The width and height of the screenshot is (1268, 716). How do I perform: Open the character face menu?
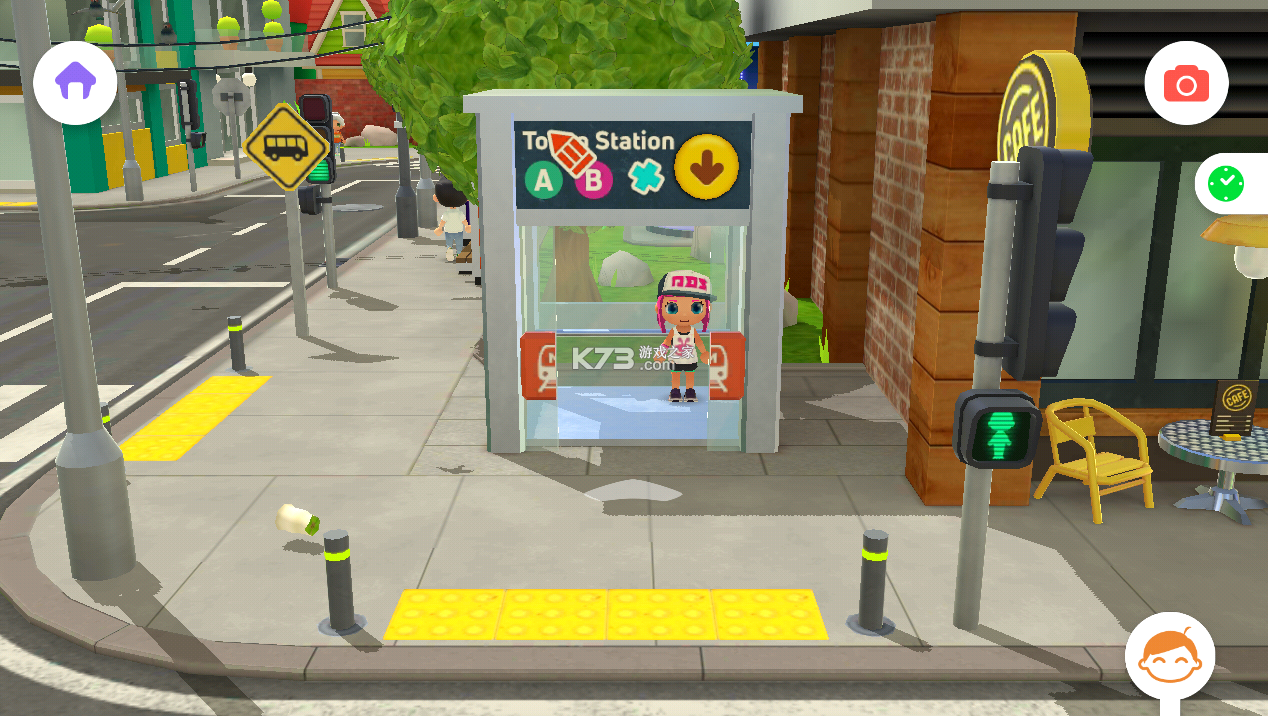pyautogui.click(x=1169, y=658)
